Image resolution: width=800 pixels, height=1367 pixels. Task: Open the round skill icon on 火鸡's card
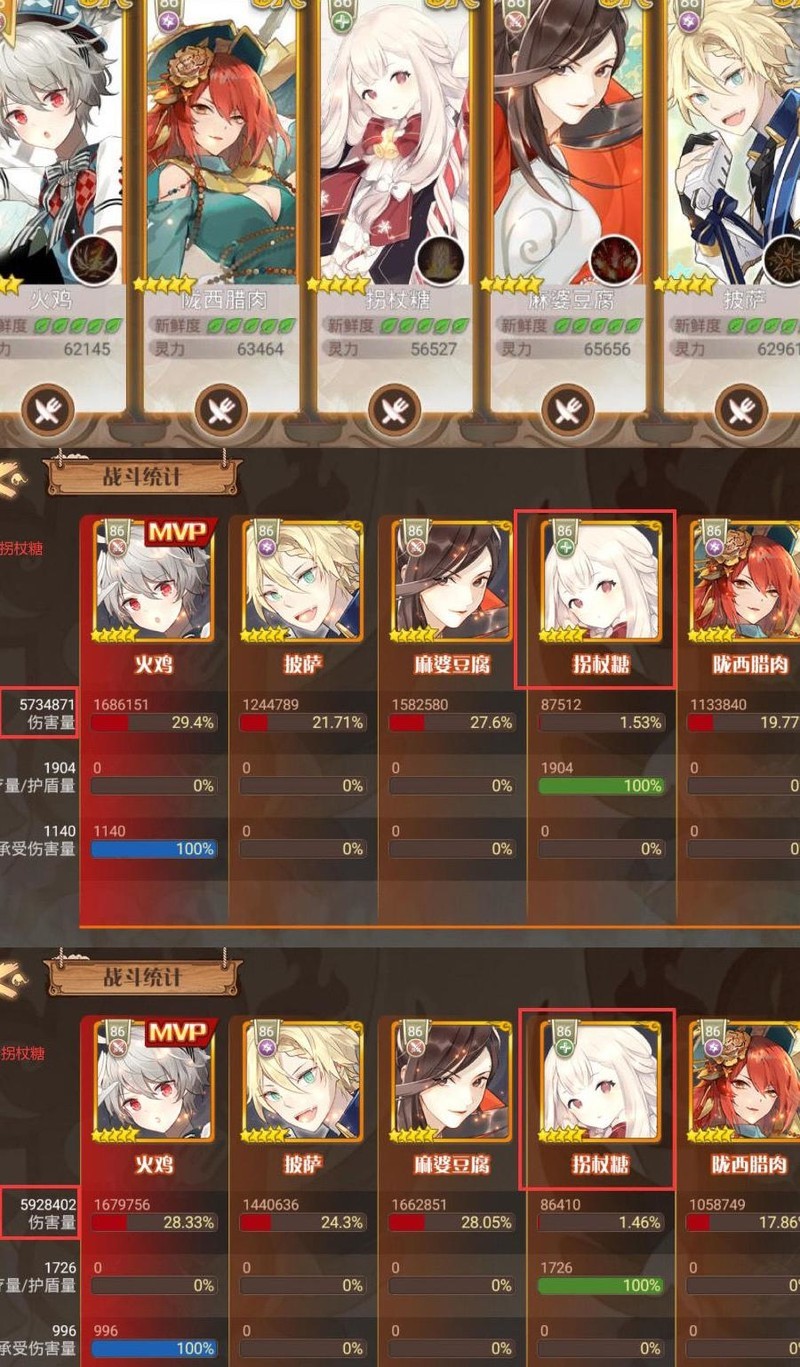point(94,260)
